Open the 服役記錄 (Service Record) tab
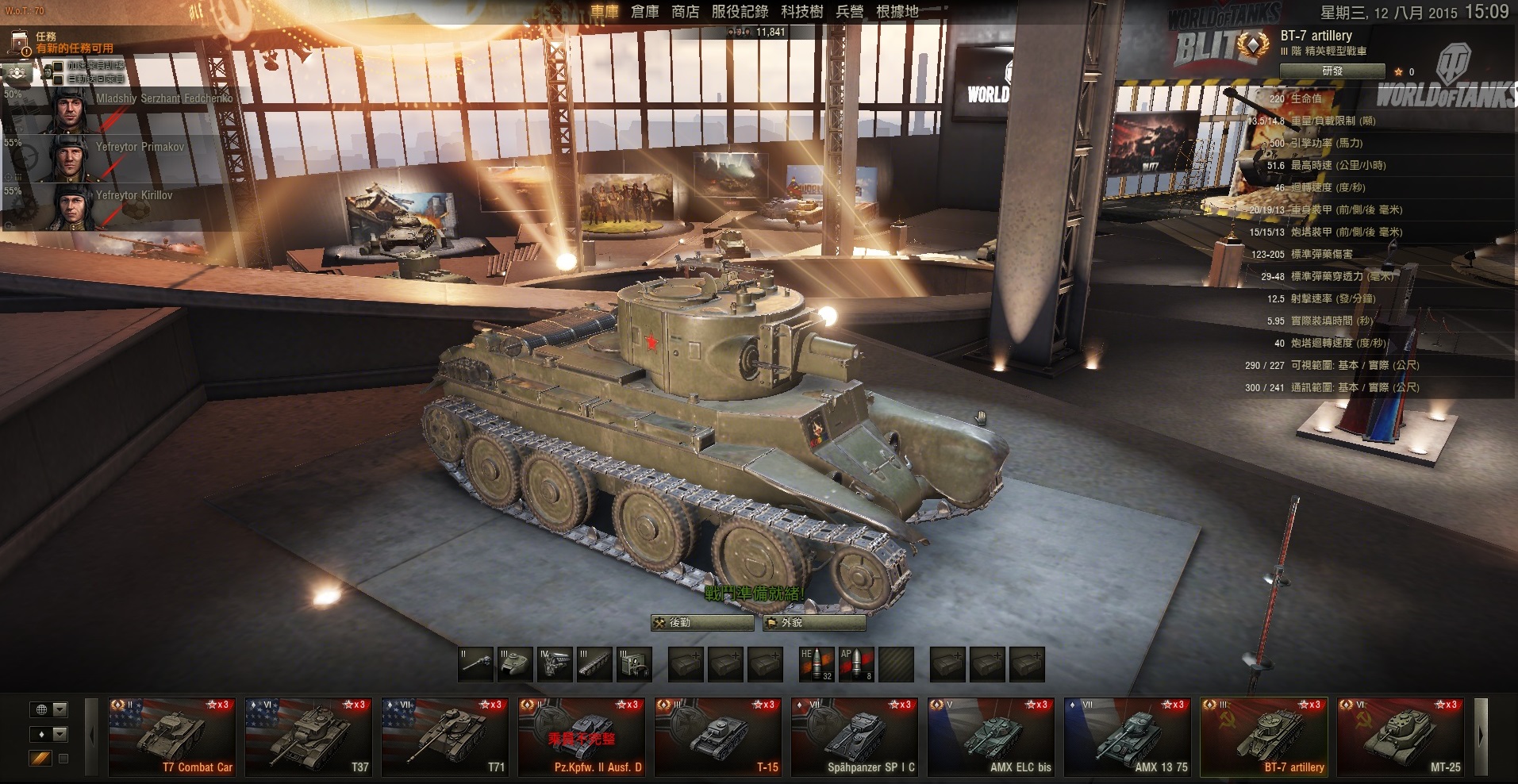The width and height of the screenshot is (1518, 784). click(x=740, y=12)
